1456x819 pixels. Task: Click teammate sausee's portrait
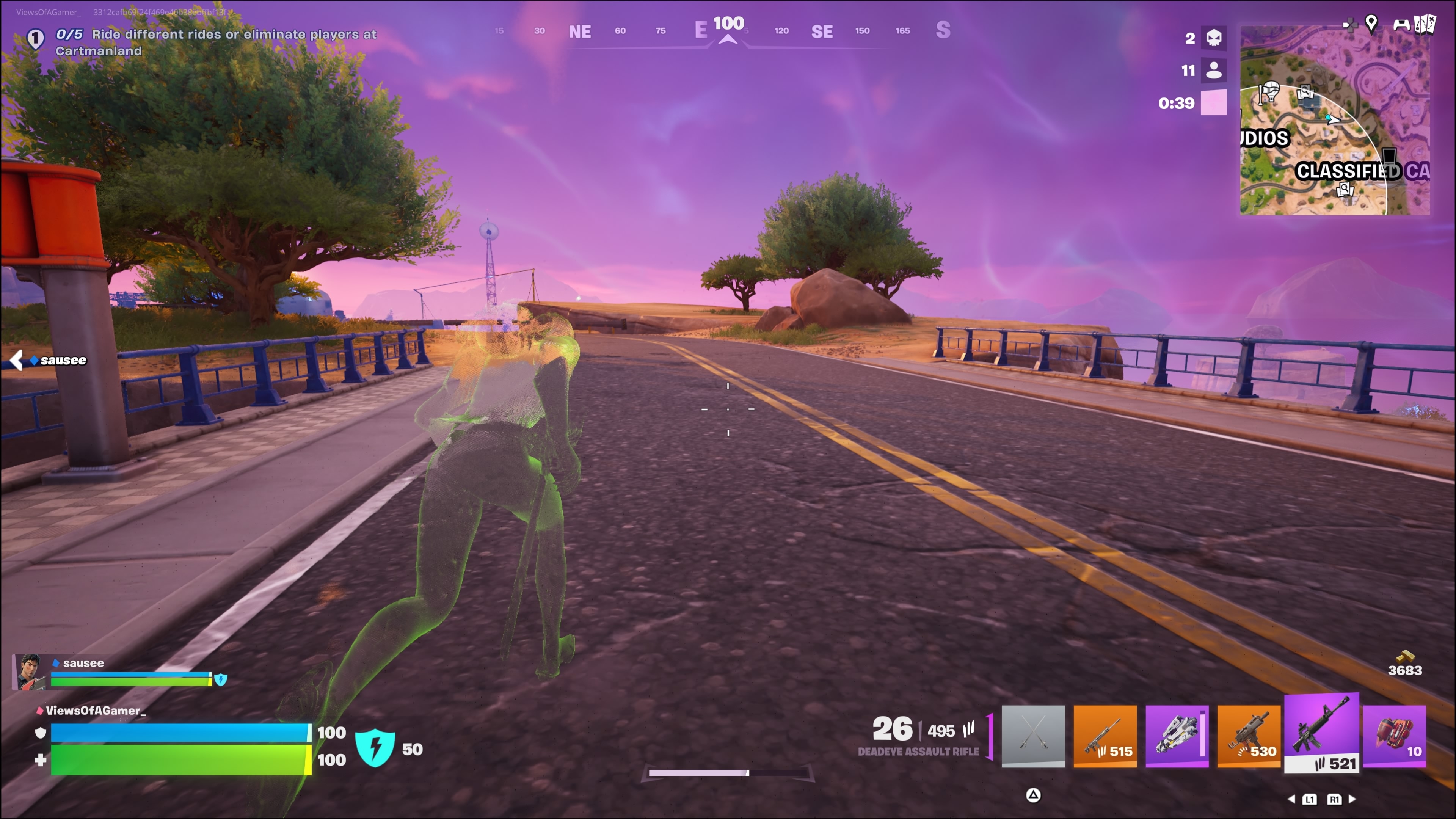coord(30,672)
